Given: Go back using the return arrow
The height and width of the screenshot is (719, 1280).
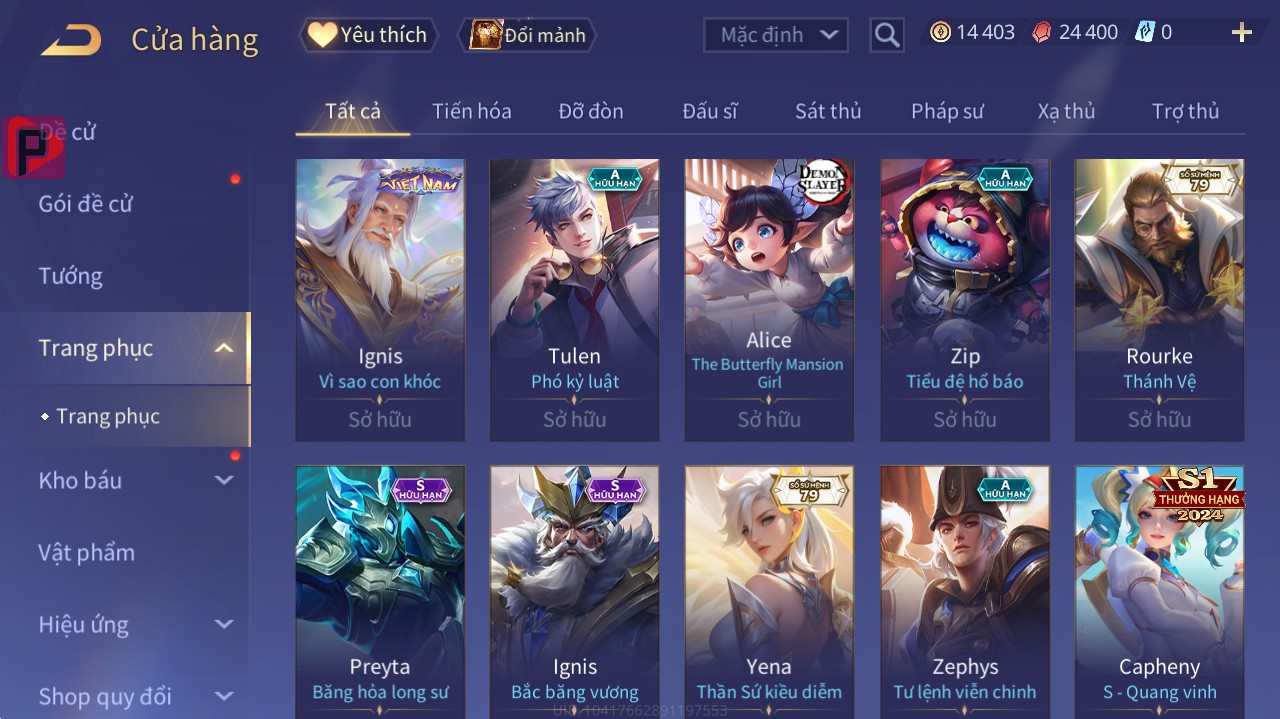Looking at the screenshot, I should (x=71, y=40).
